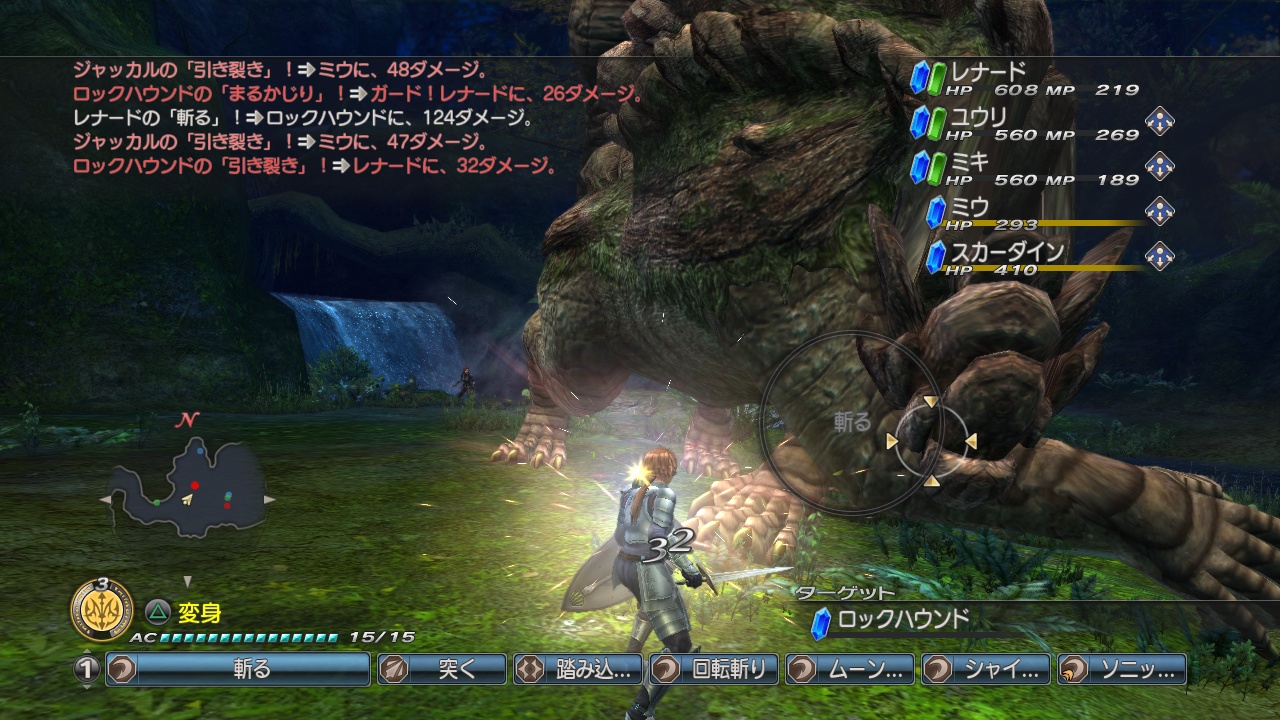The height and width of the screenshot is (720, 1280).
Task: Click the ロックハウンド target panel
Action: (x=900, y=620)
